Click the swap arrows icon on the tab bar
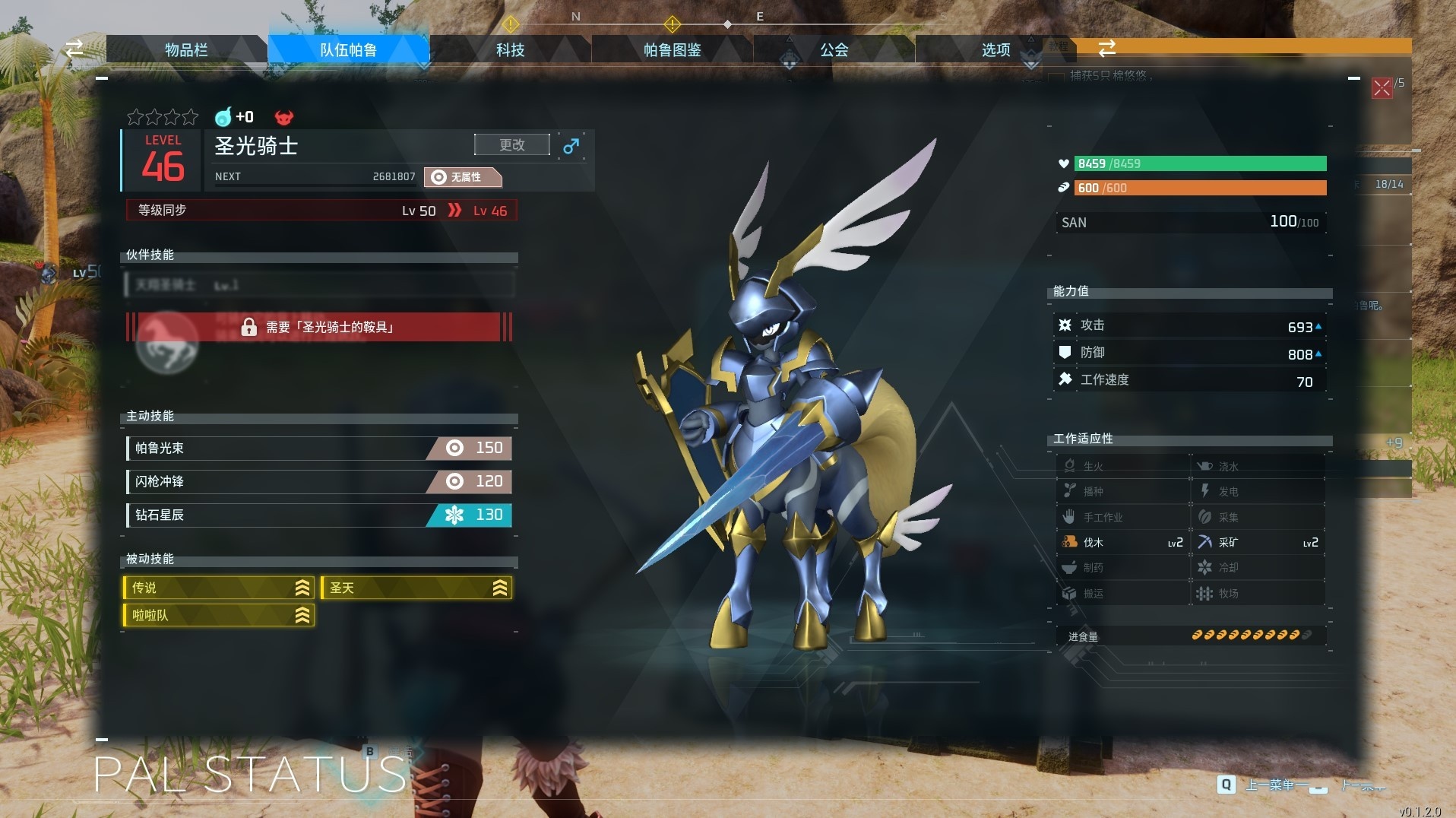Screen dimensions: 1456x818 click(1107, 48)
